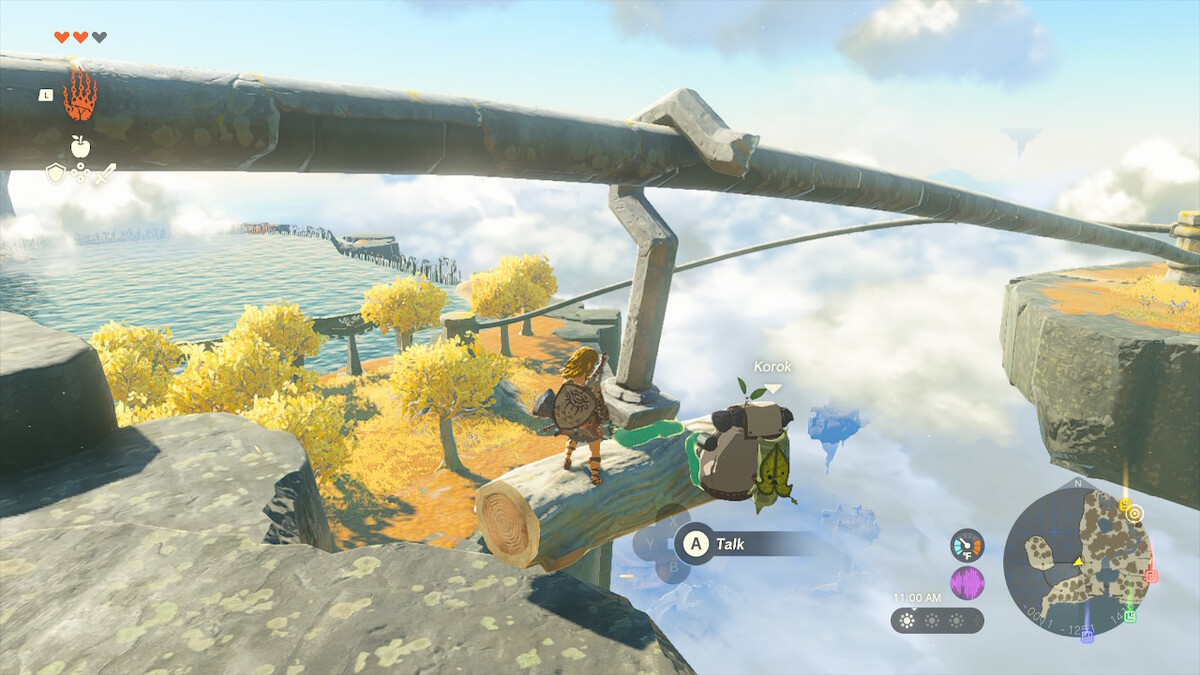Click the blue pin below the minimap
Viewport: 1200px width, 675px height.
coord(1087,636)
